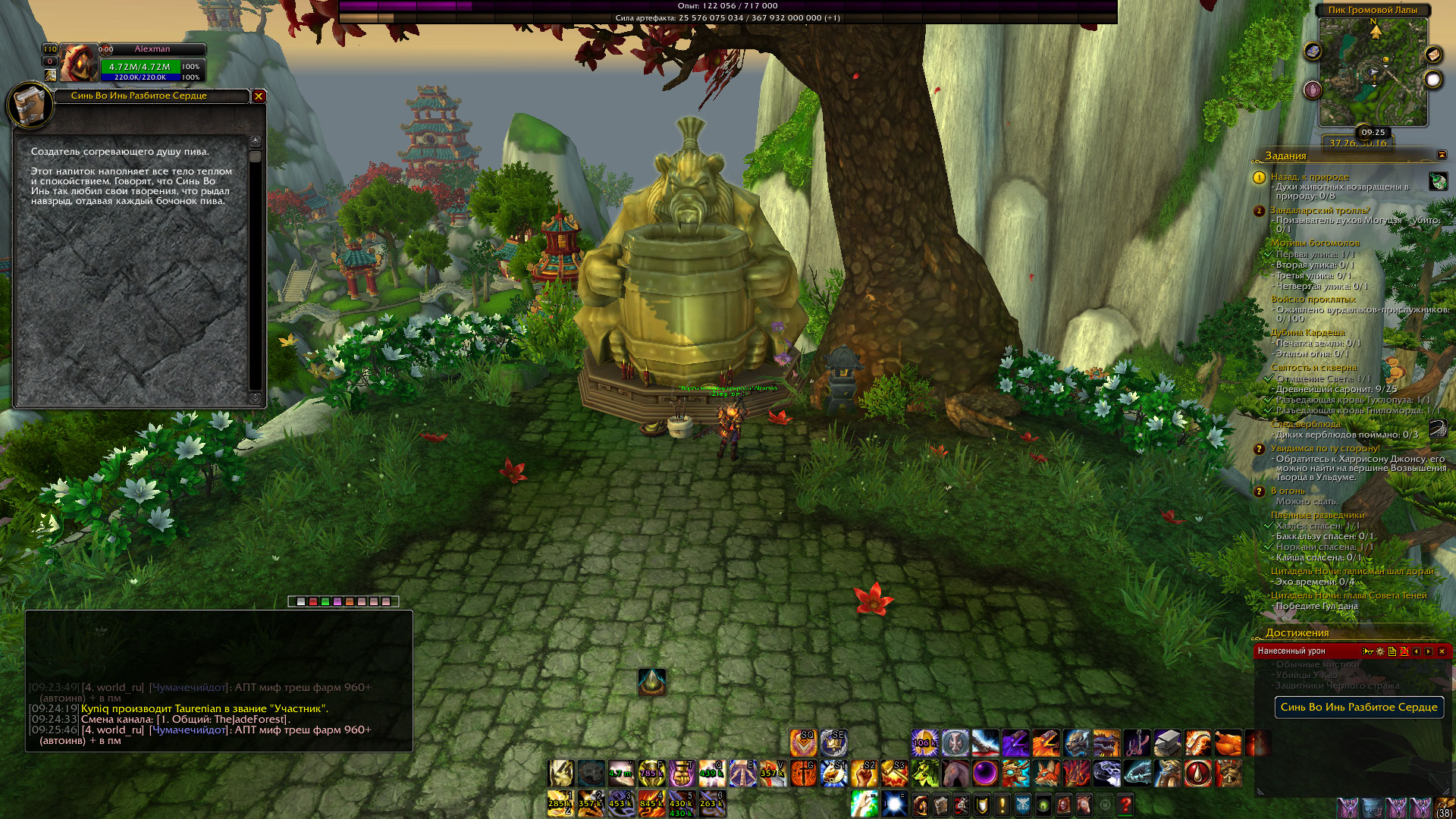Close the Нанесенный урон damage meter

click(x=1442, y=651)
